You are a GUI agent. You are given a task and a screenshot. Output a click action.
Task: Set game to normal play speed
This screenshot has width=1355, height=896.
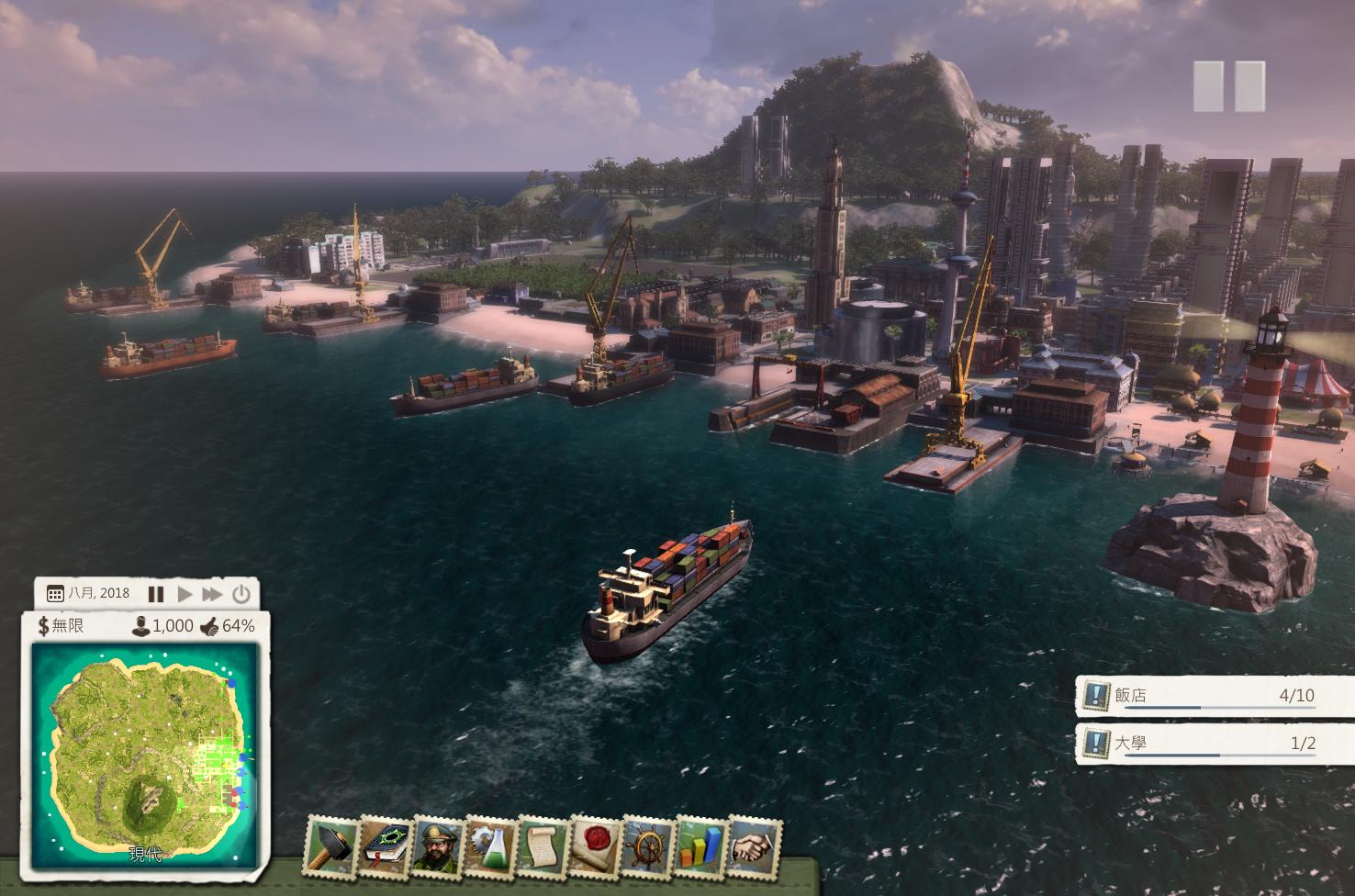(185, 594)
